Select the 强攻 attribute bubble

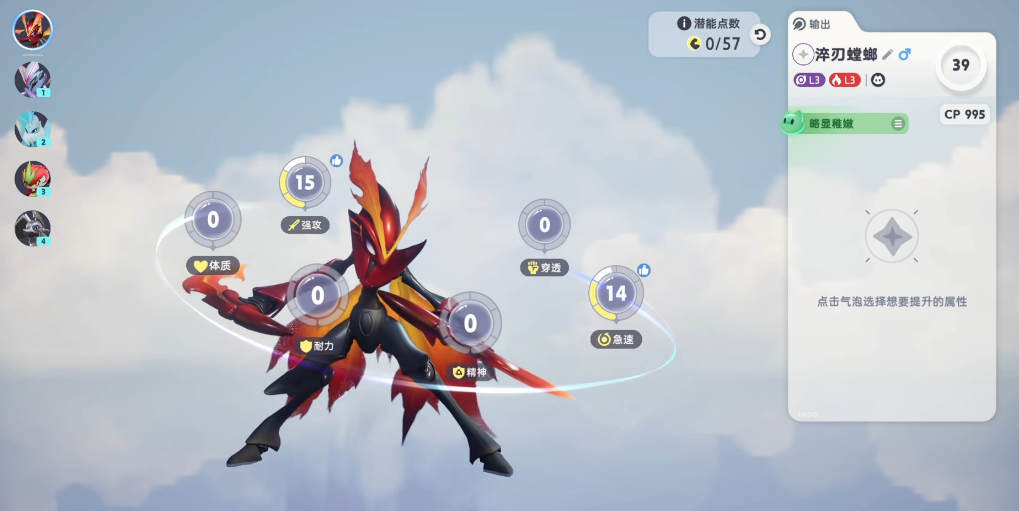pyautogui.click(x=305, y=182)
